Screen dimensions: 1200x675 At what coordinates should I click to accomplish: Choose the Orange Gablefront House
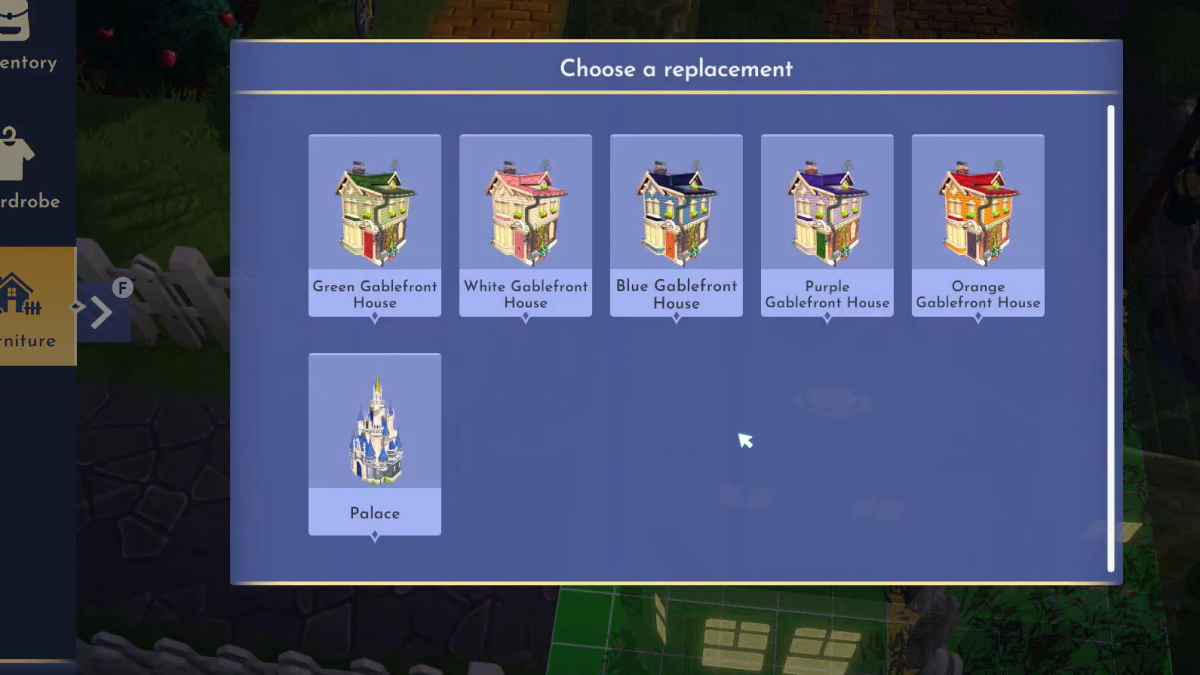(x=978, y=225)
